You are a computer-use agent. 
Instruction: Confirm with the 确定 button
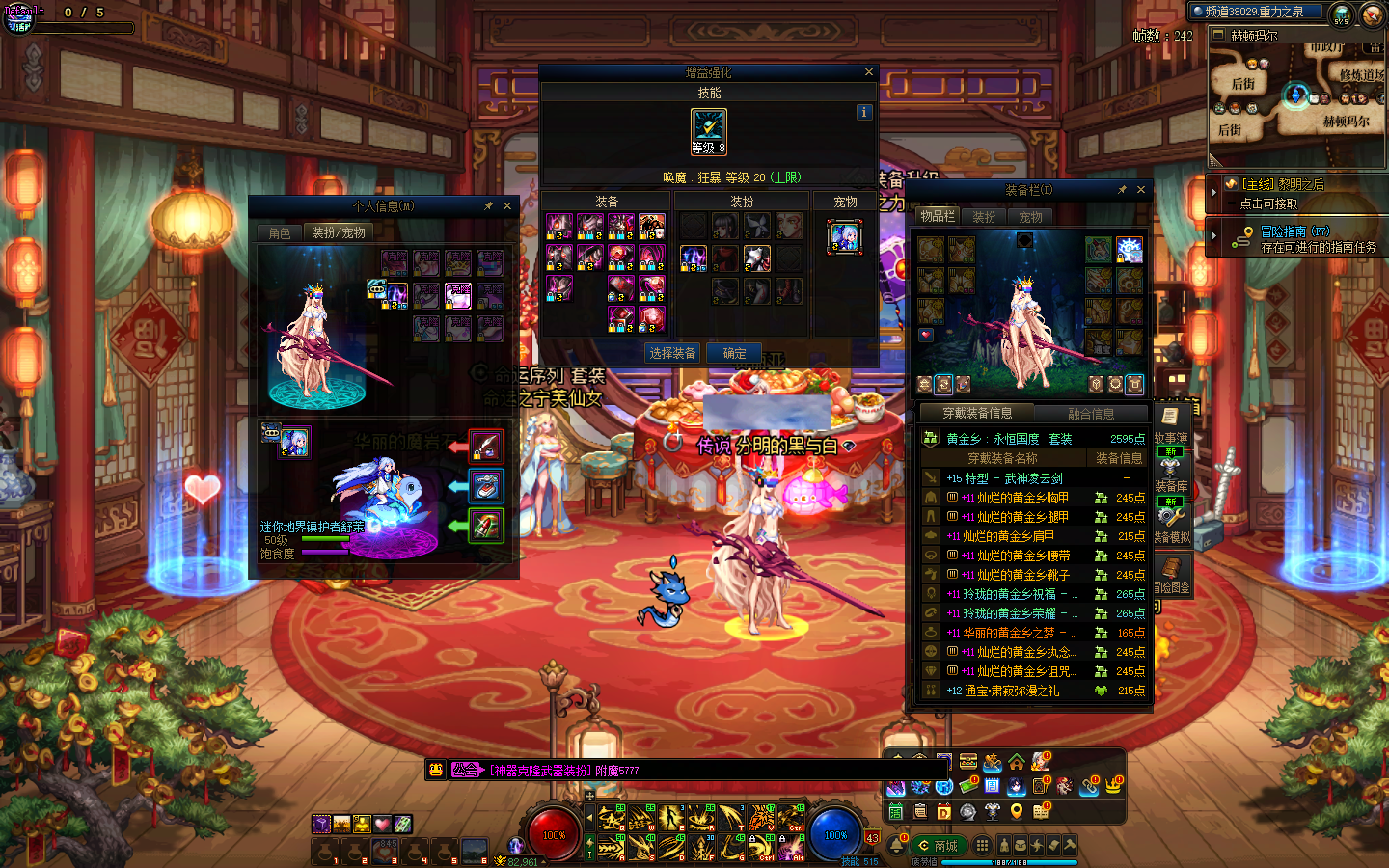734,353
